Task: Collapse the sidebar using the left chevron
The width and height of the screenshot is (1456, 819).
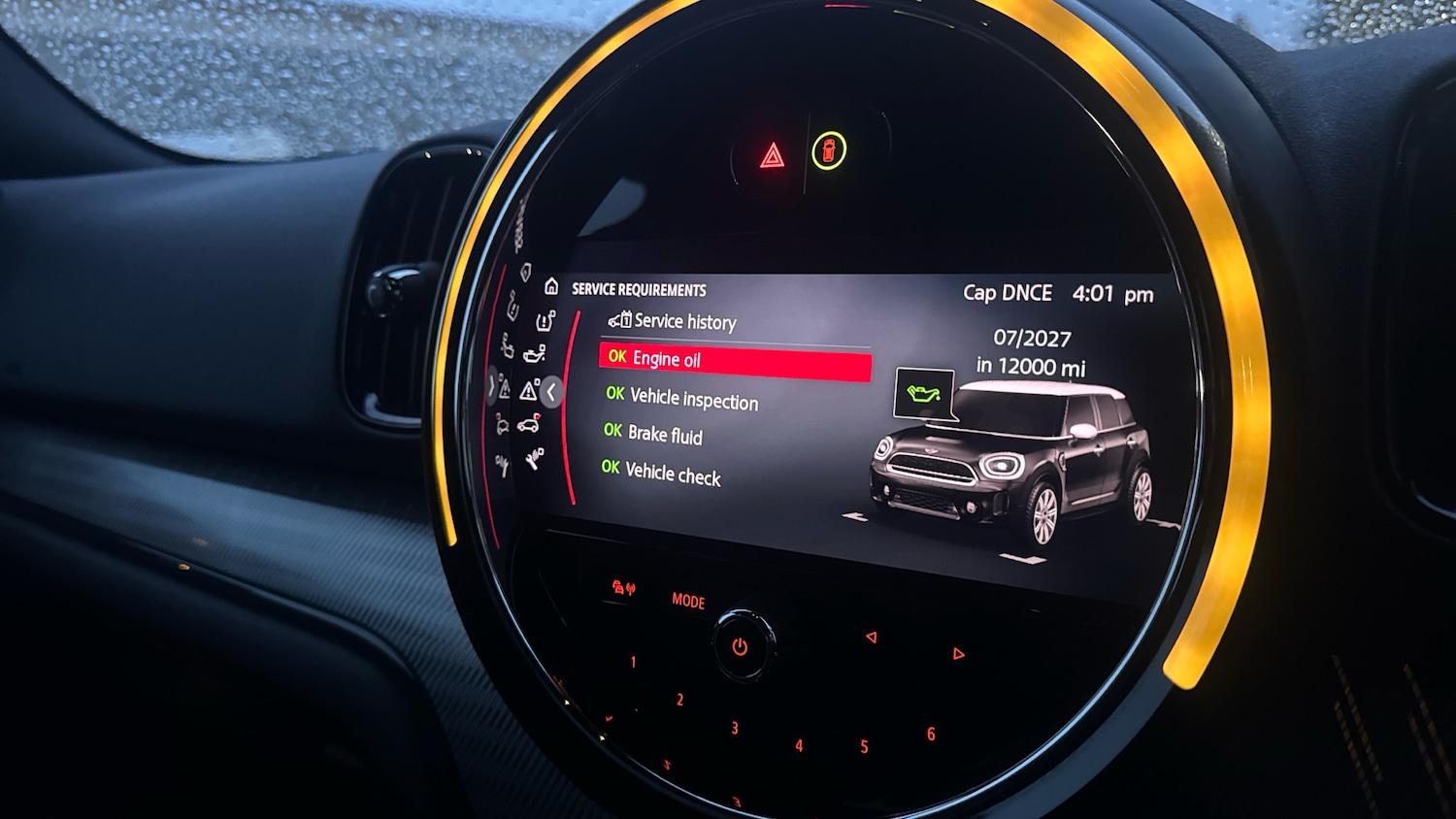Action: point(551,391)
